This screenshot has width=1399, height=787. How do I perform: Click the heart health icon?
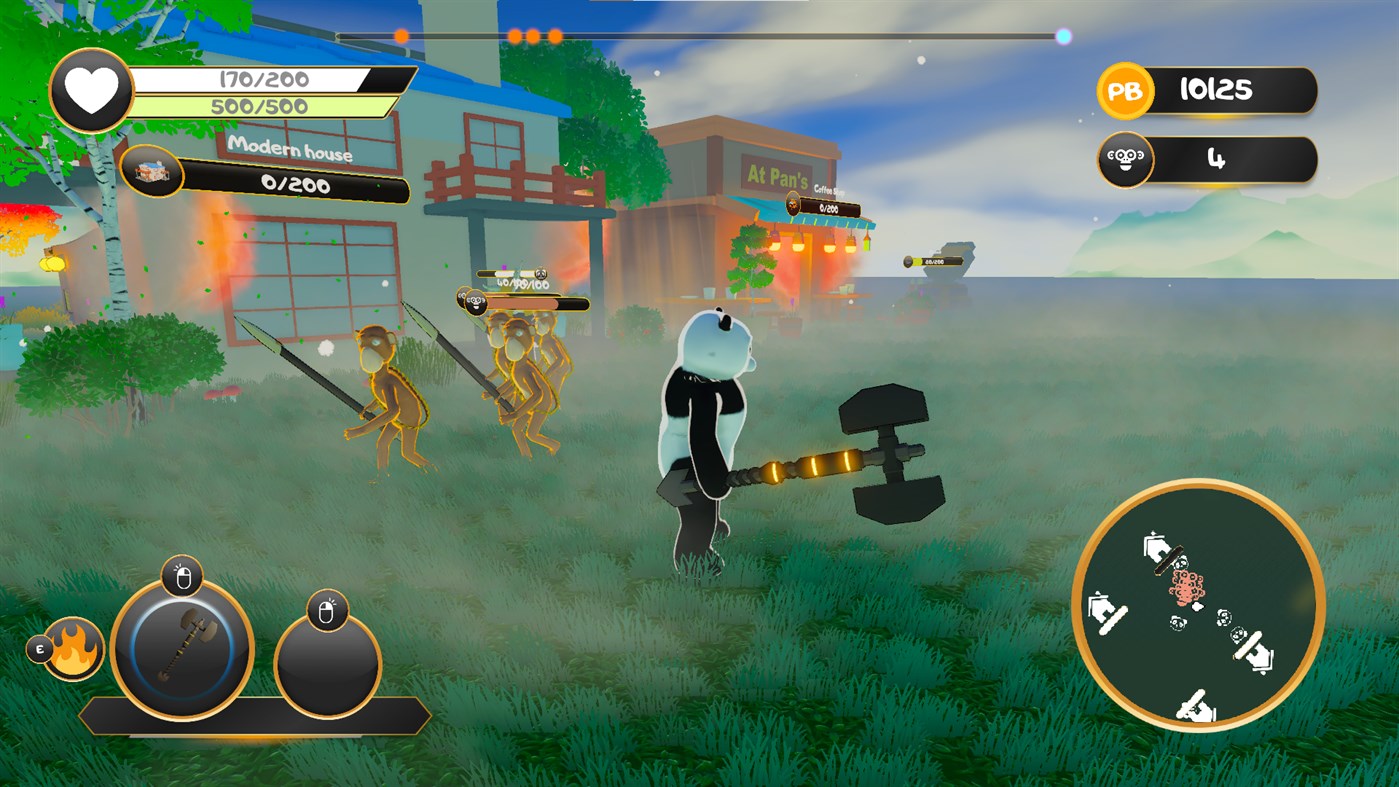[91, 91]
